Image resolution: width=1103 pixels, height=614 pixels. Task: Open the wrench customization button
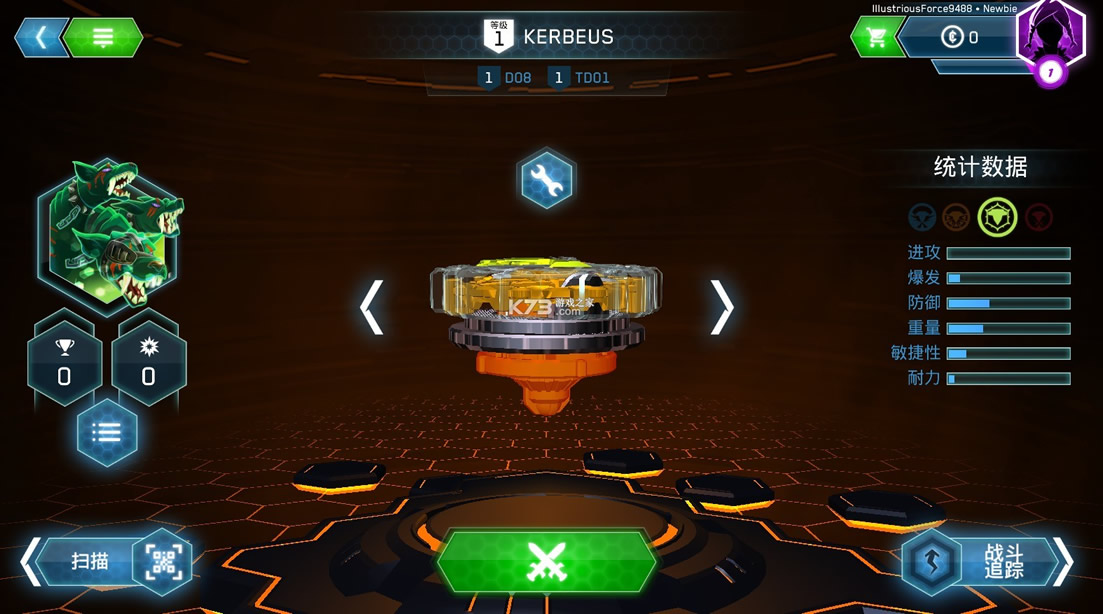pos(546,180)
